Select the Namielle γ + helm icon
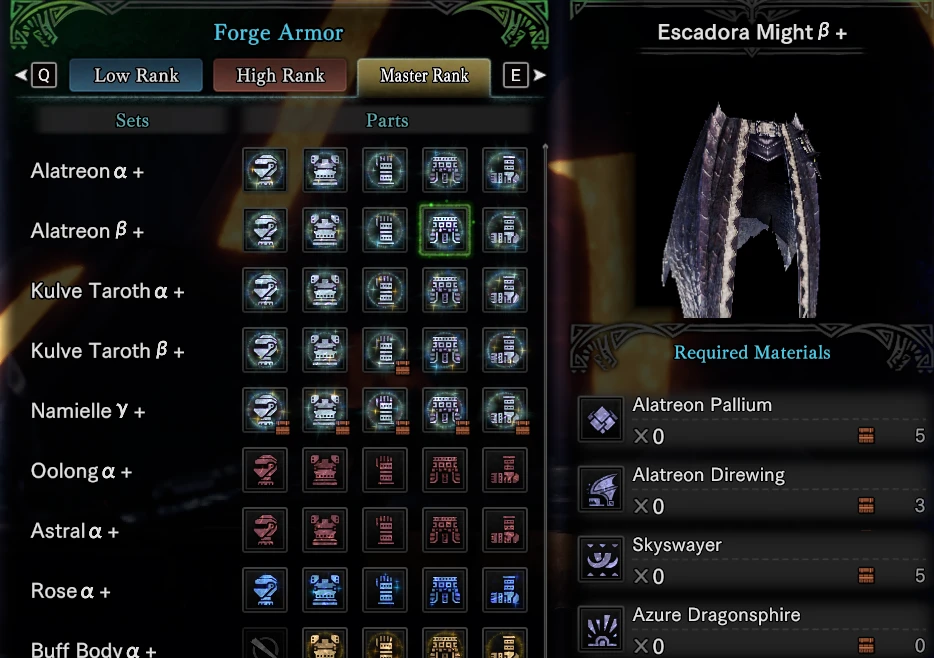Screen dimensions: 934x658 point(265,411)
